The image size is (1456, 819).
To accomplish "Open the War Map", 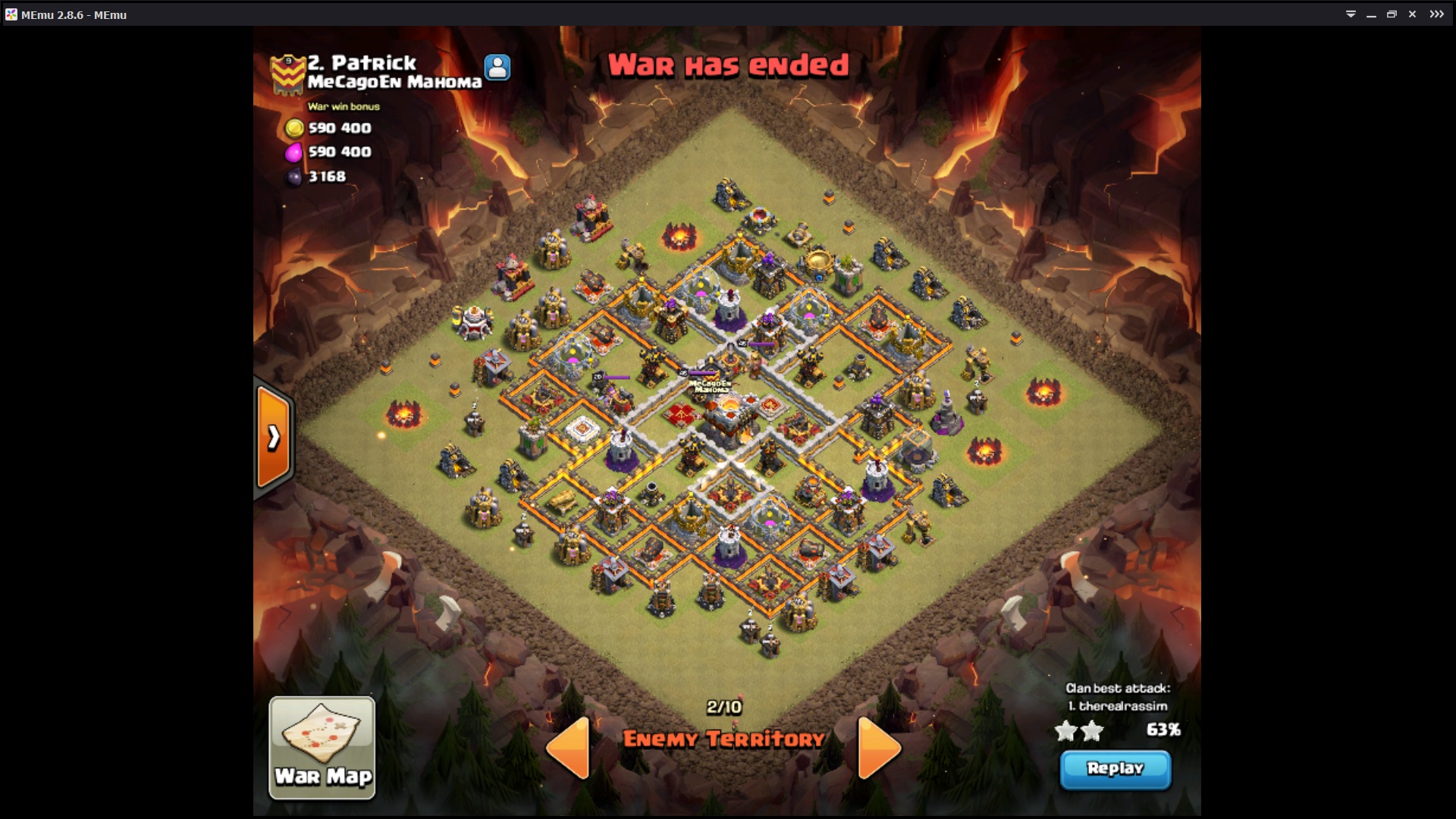I will 322,747.
